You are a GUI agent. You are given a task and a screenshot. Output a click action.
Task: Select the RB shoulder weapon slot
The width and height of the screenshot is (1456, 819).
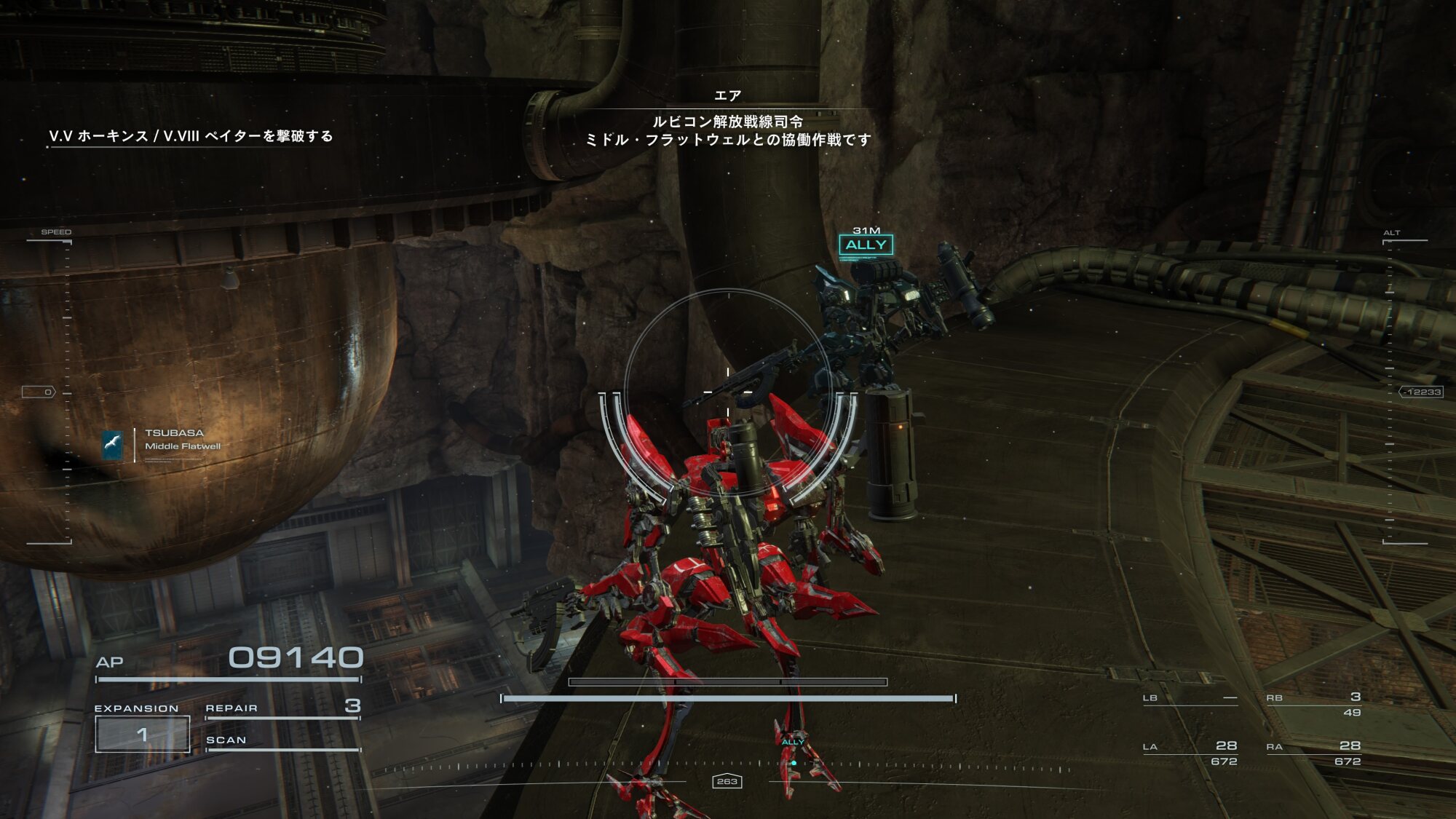click(x=1313, y=704)
